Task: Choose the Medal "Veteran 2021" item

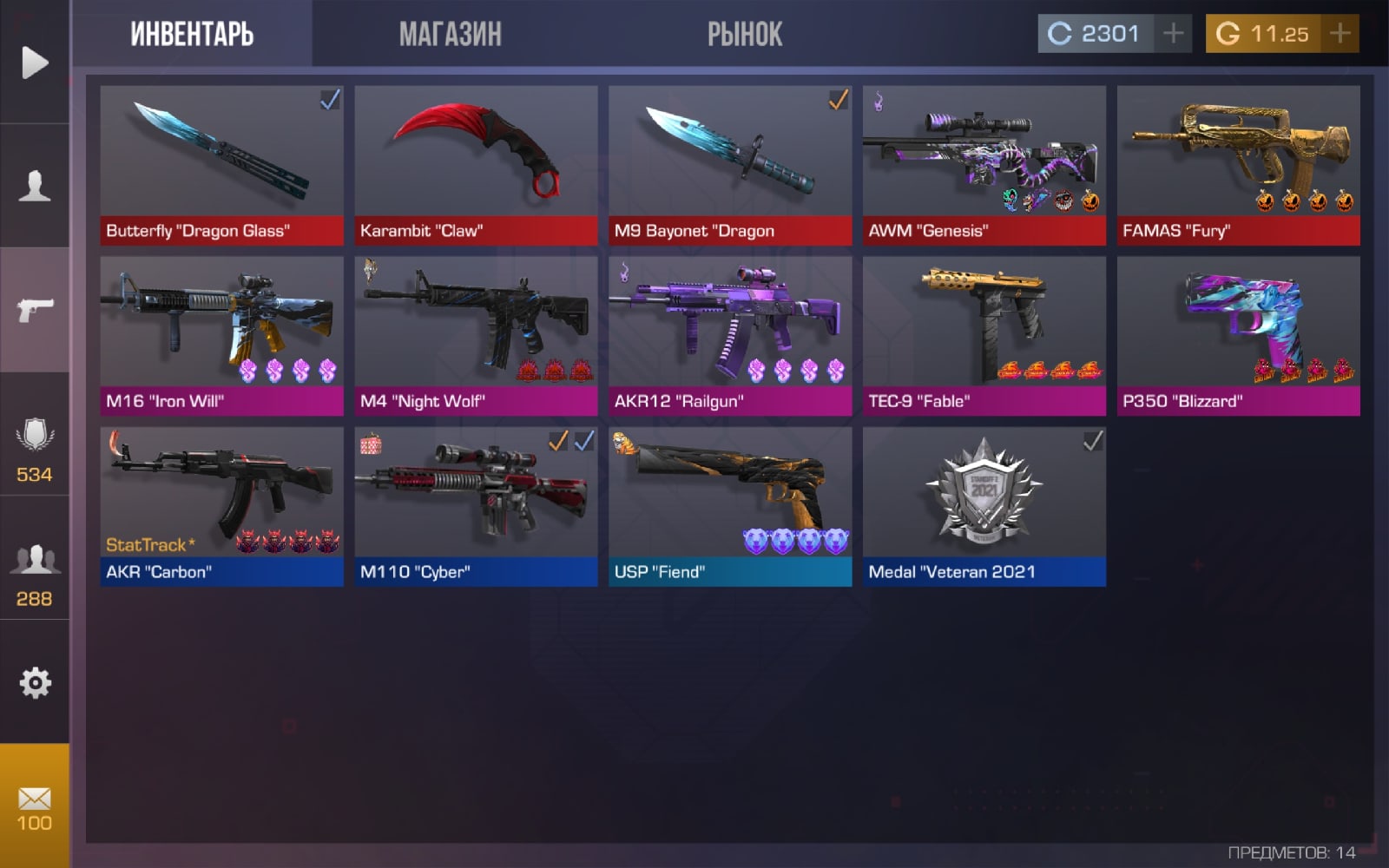Action: [984, 506]
